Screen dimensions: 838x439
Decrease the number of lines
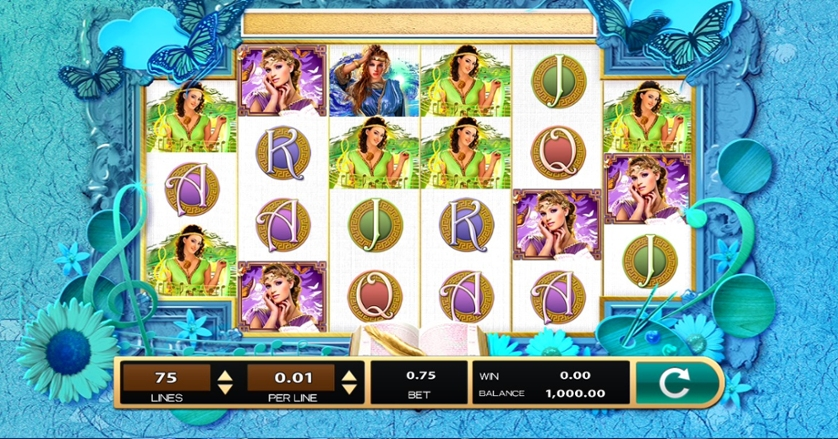[226, 388]
